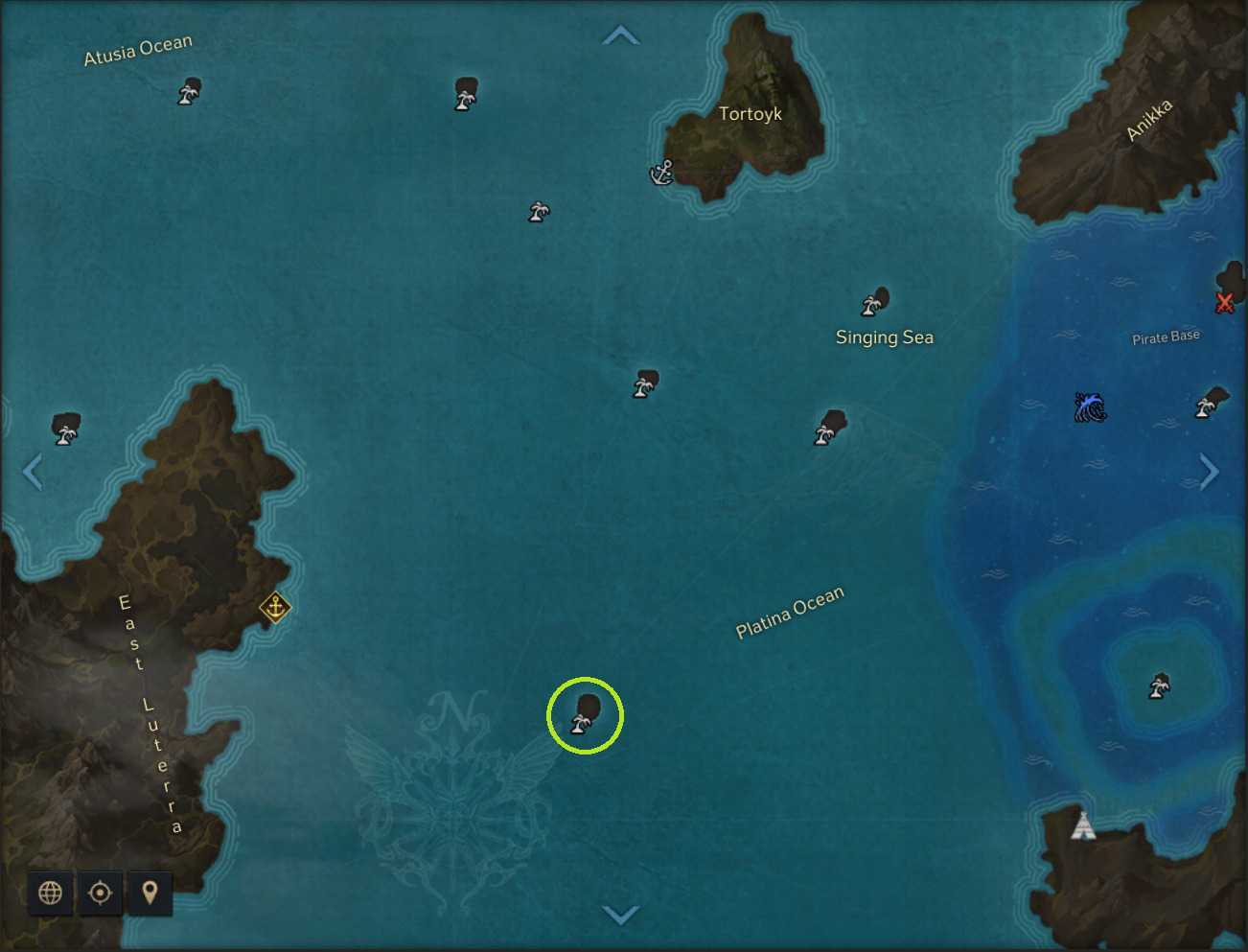Select the island circled in green
Screen dimensions: 1248x952
coord(585,715)
